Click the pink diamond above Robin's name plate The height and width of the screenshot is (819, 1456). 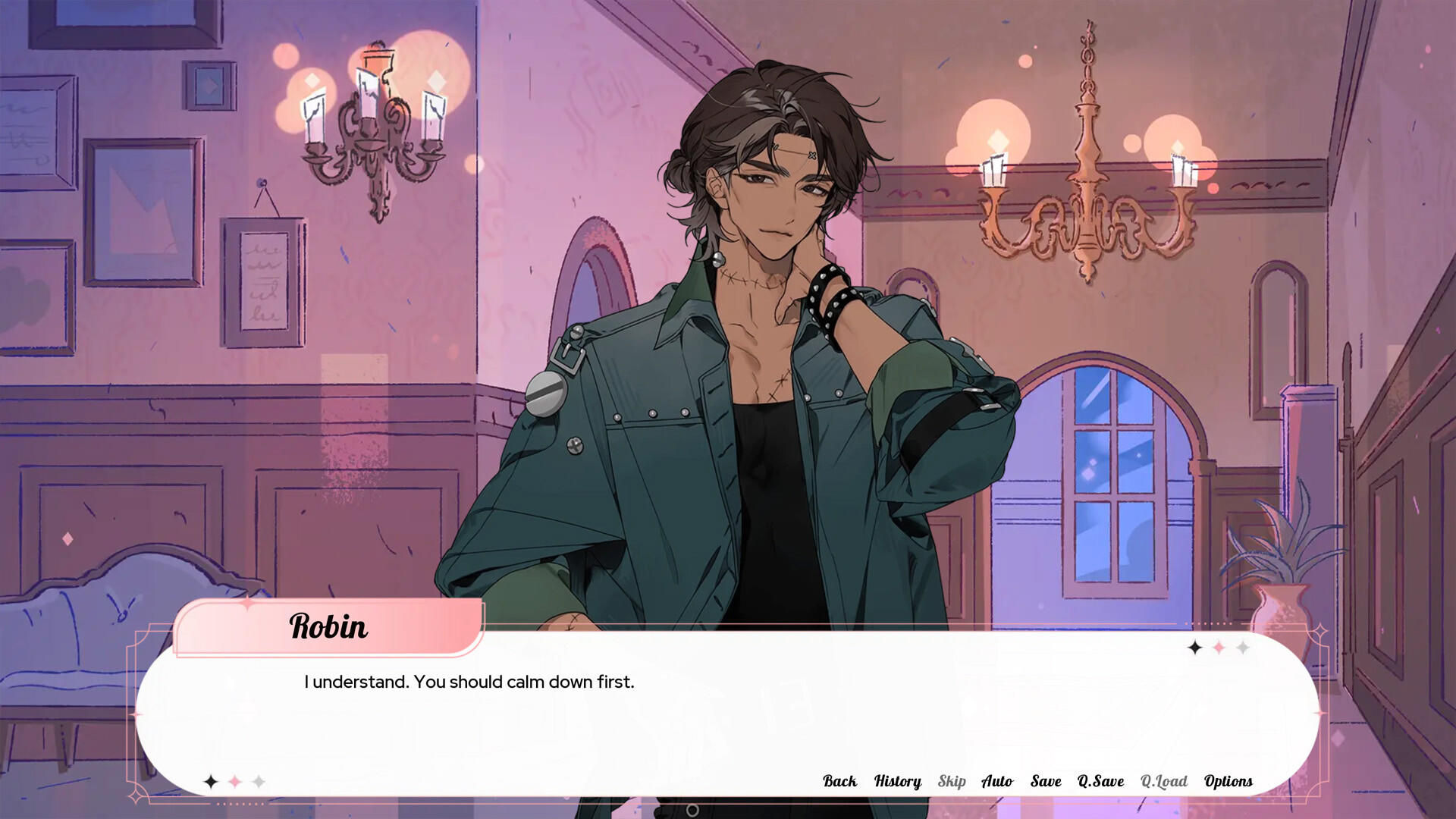247,604
